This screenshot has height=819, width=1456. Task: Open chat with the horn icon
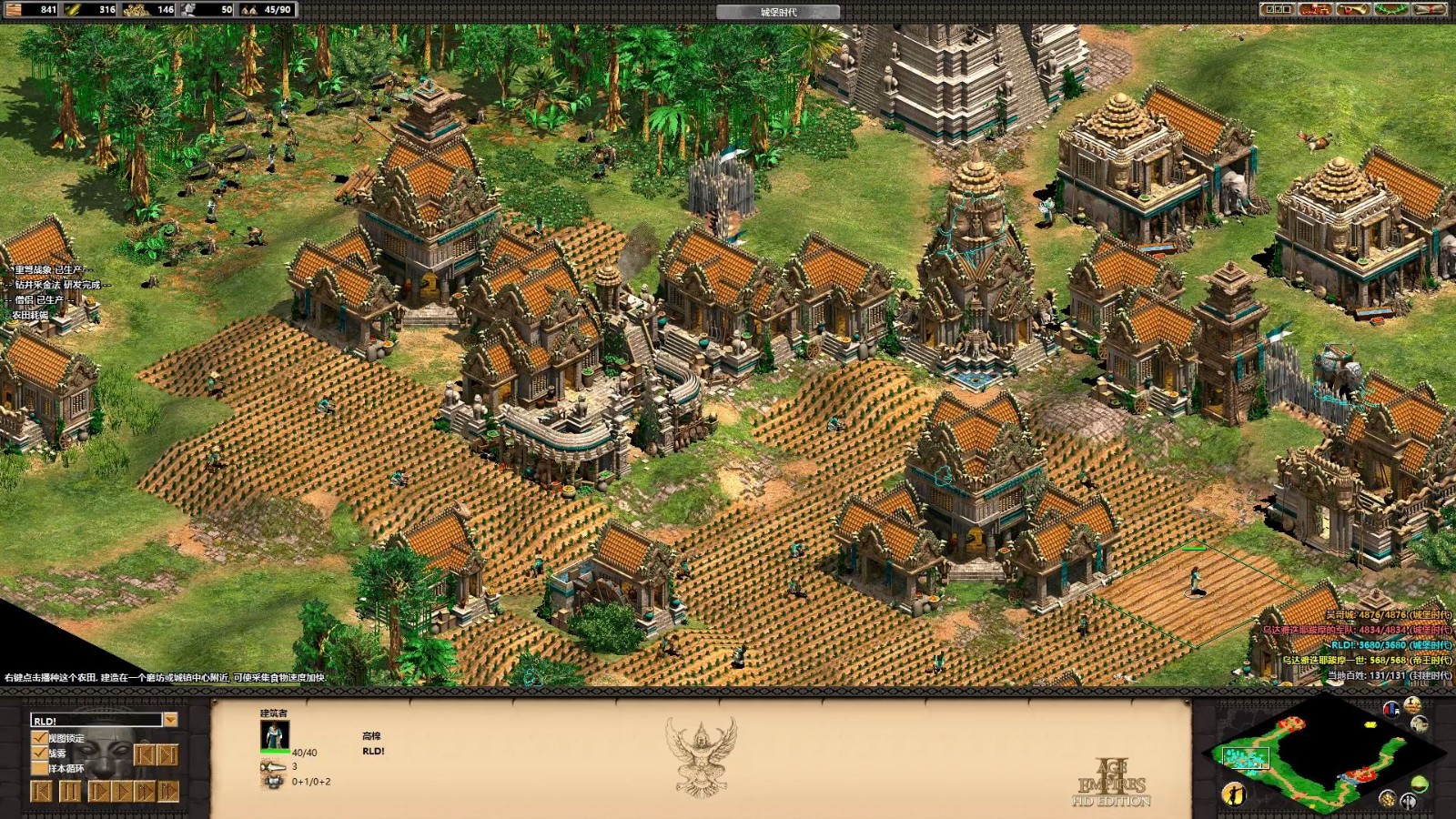[1351, 9]
